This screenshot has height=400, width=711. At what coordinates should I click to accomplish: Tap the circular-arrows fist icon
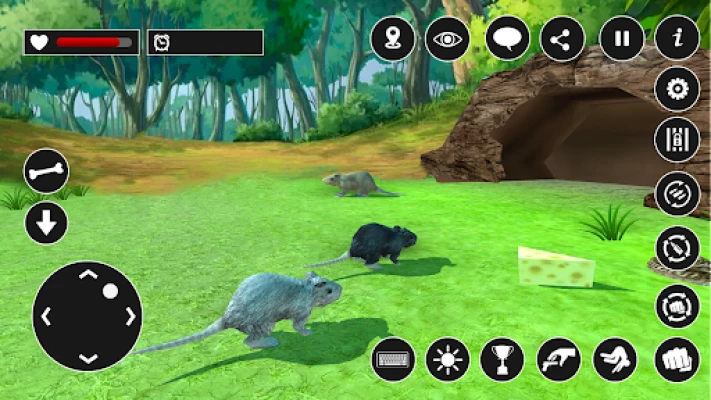(x=677, y=305)
